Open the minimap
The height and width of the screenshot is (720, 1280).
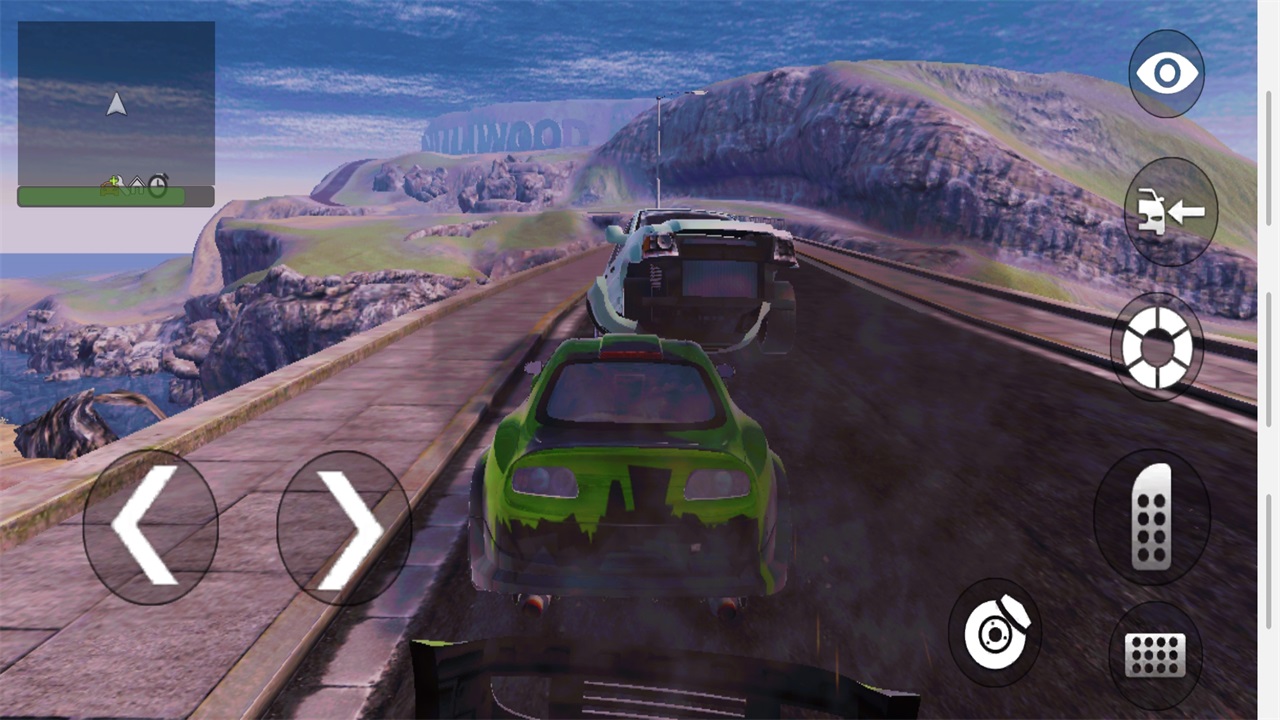[116, 114]
